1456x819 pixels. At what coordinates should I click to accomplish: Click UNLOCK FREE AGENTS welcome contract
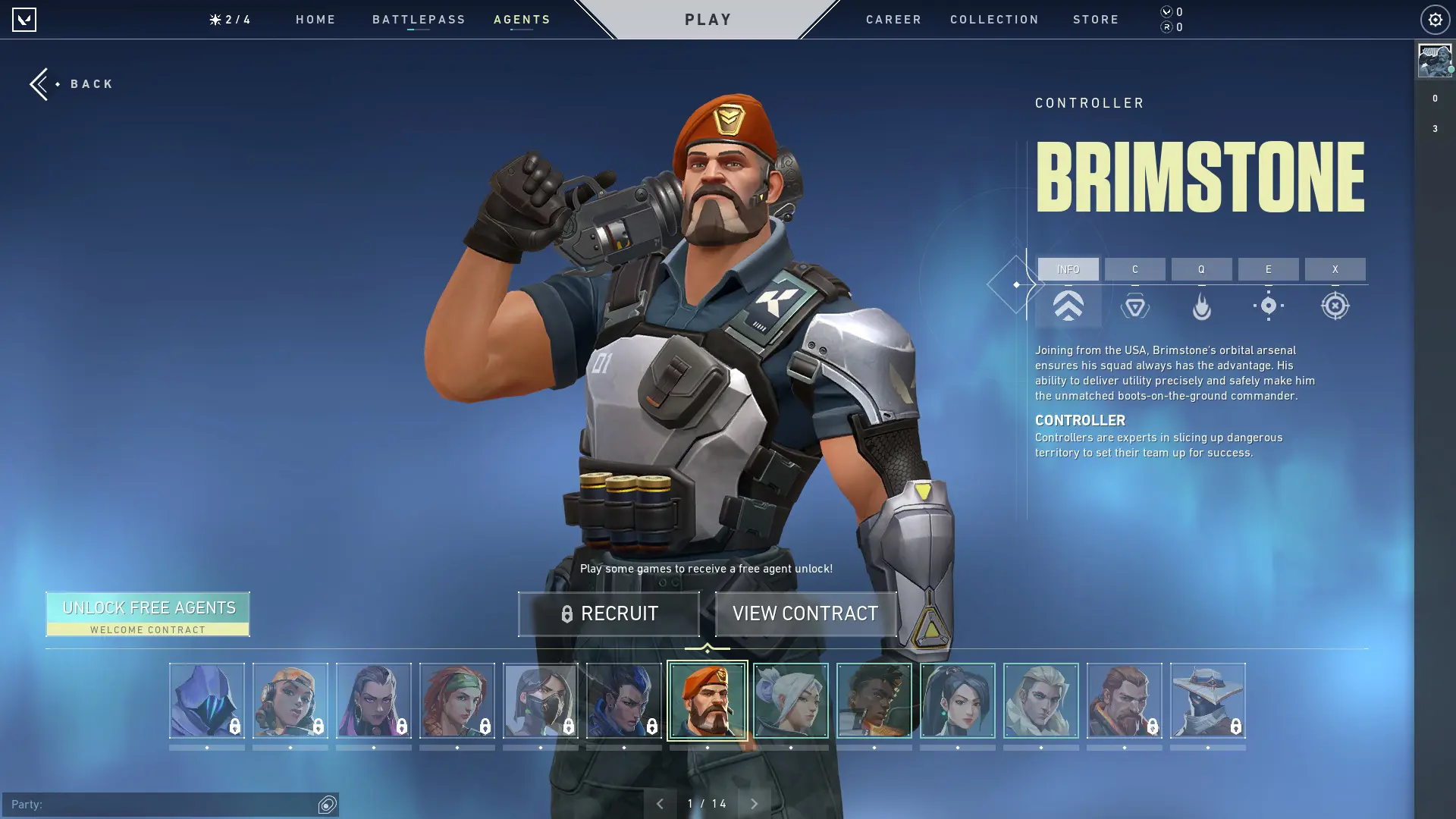pos(148,613)
